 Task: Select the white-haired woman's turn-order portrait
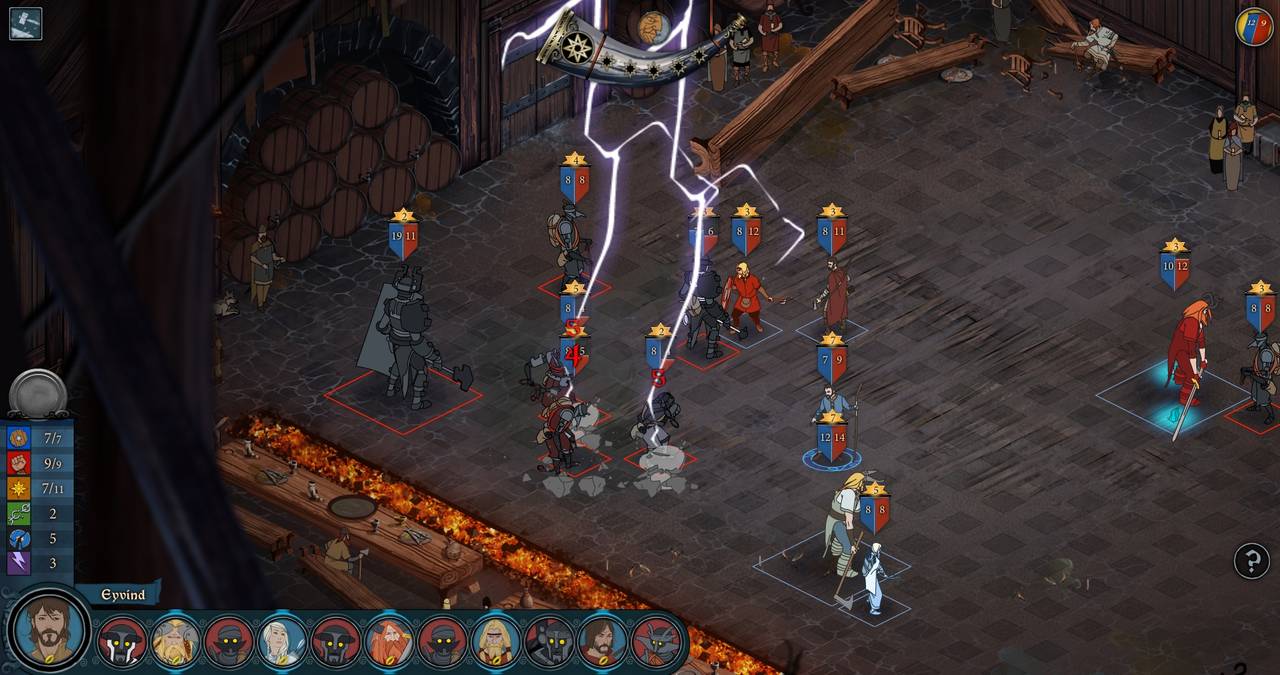(x=282, y=643)
